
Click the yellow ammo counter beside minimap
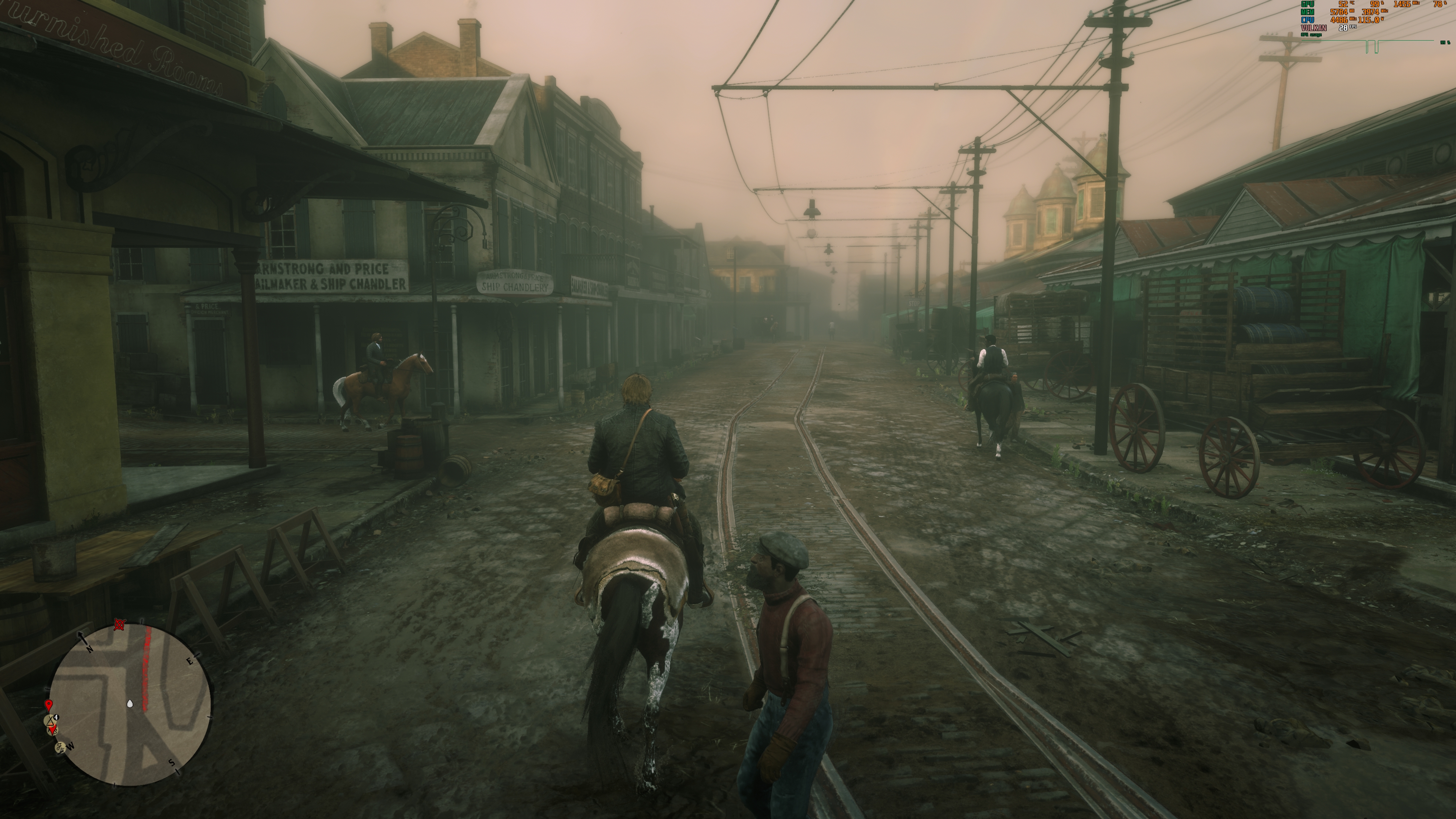[x=56, y=717]
